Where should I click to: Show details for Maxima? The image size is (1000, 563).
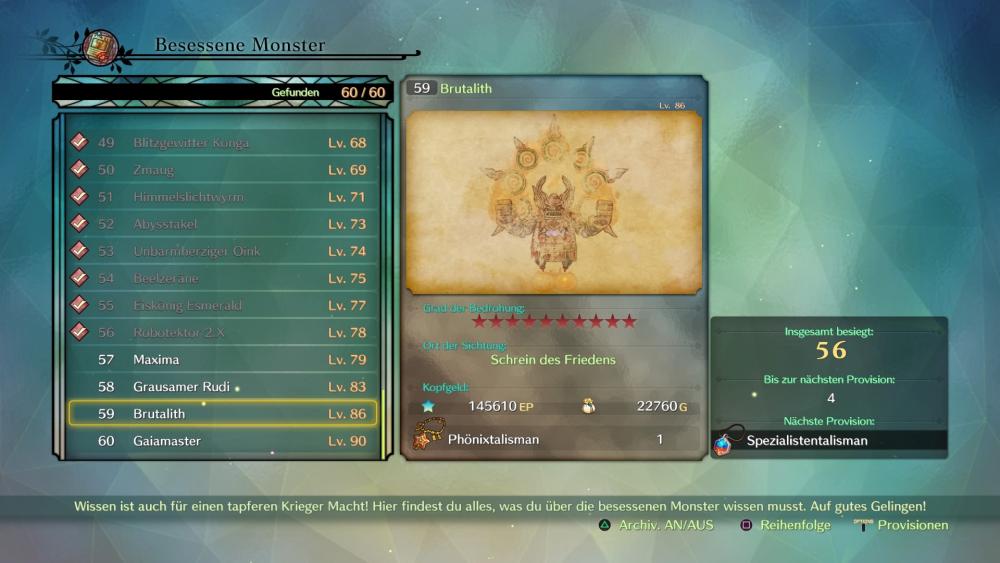[x=222, y=359]
